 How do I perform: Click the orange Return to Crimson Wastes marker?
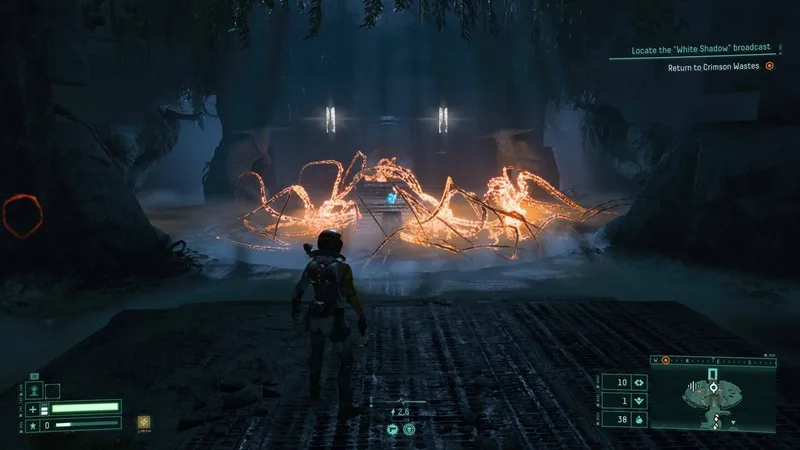pyautogui.click(x=770, y=67)
